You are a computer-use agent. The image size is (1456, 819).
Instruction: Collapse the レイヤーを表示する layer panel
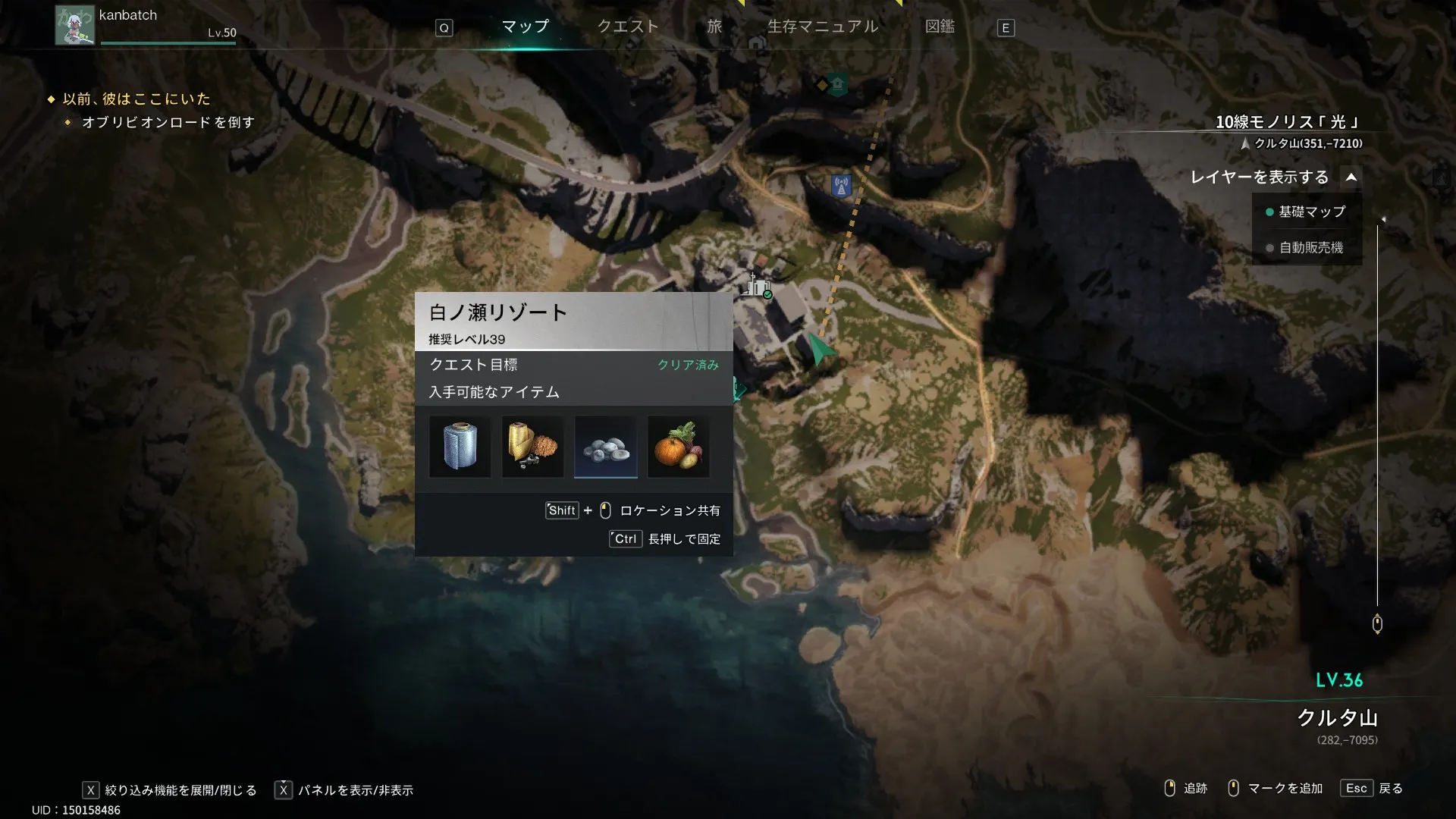click(1351, 177)
